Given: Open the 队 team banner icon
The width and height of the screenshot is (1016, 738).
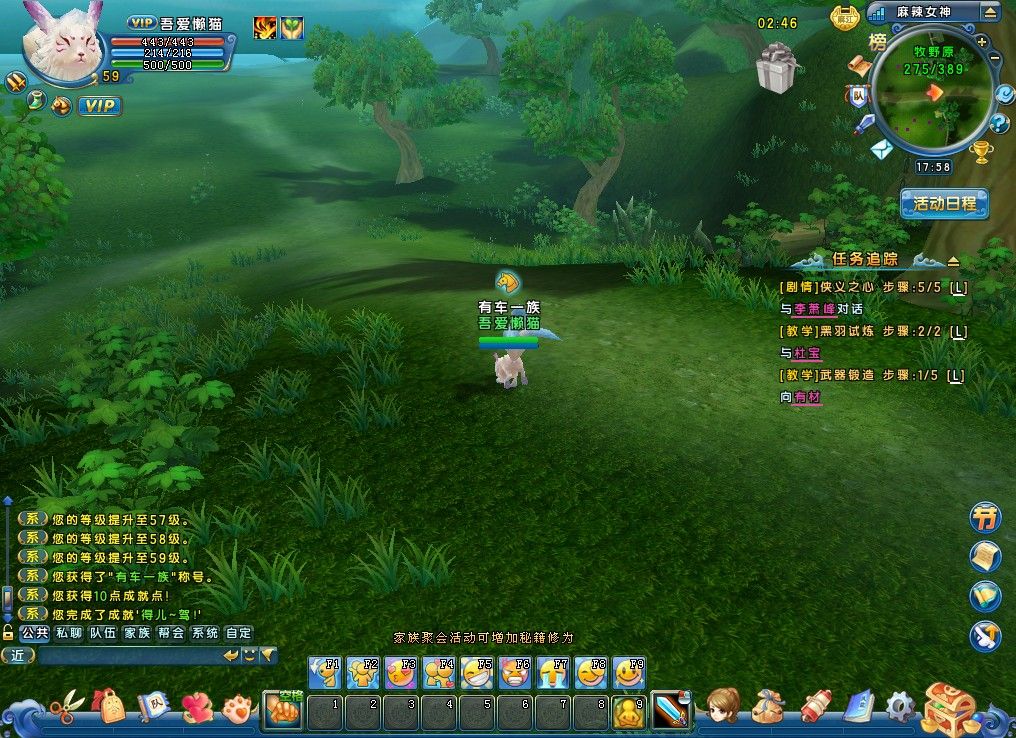Looking at the screenshot, I should (857, 96).
